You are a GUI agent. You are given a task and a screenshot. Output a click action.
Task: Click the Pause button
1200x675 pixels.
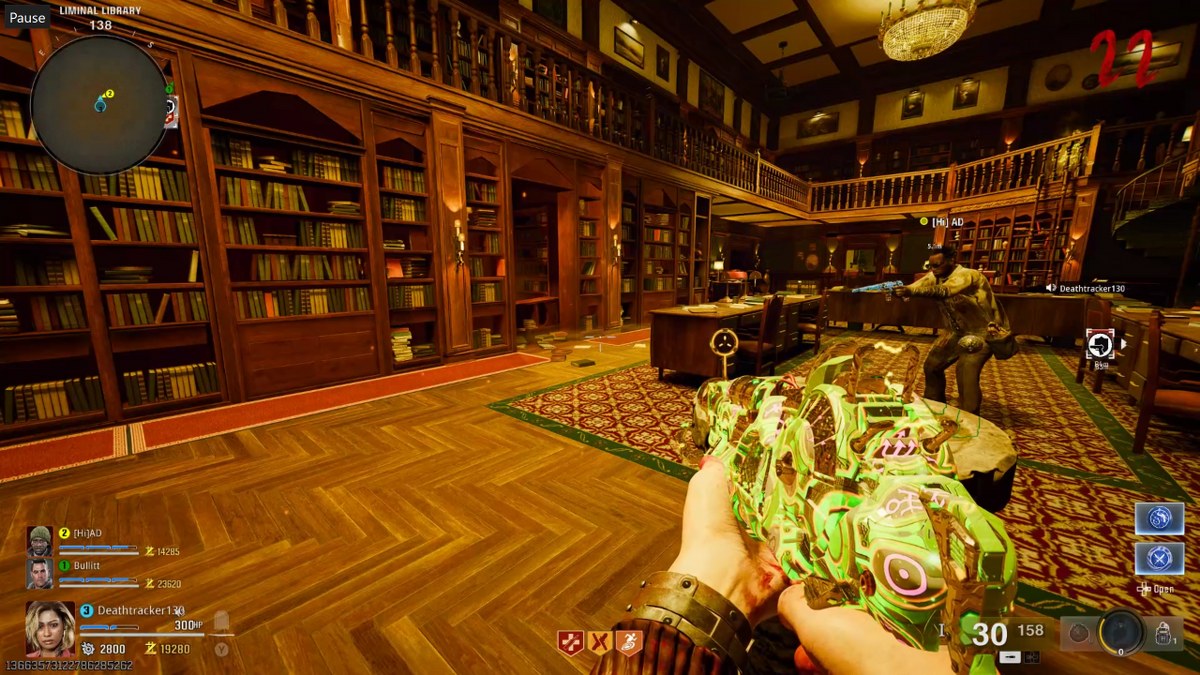27,17
